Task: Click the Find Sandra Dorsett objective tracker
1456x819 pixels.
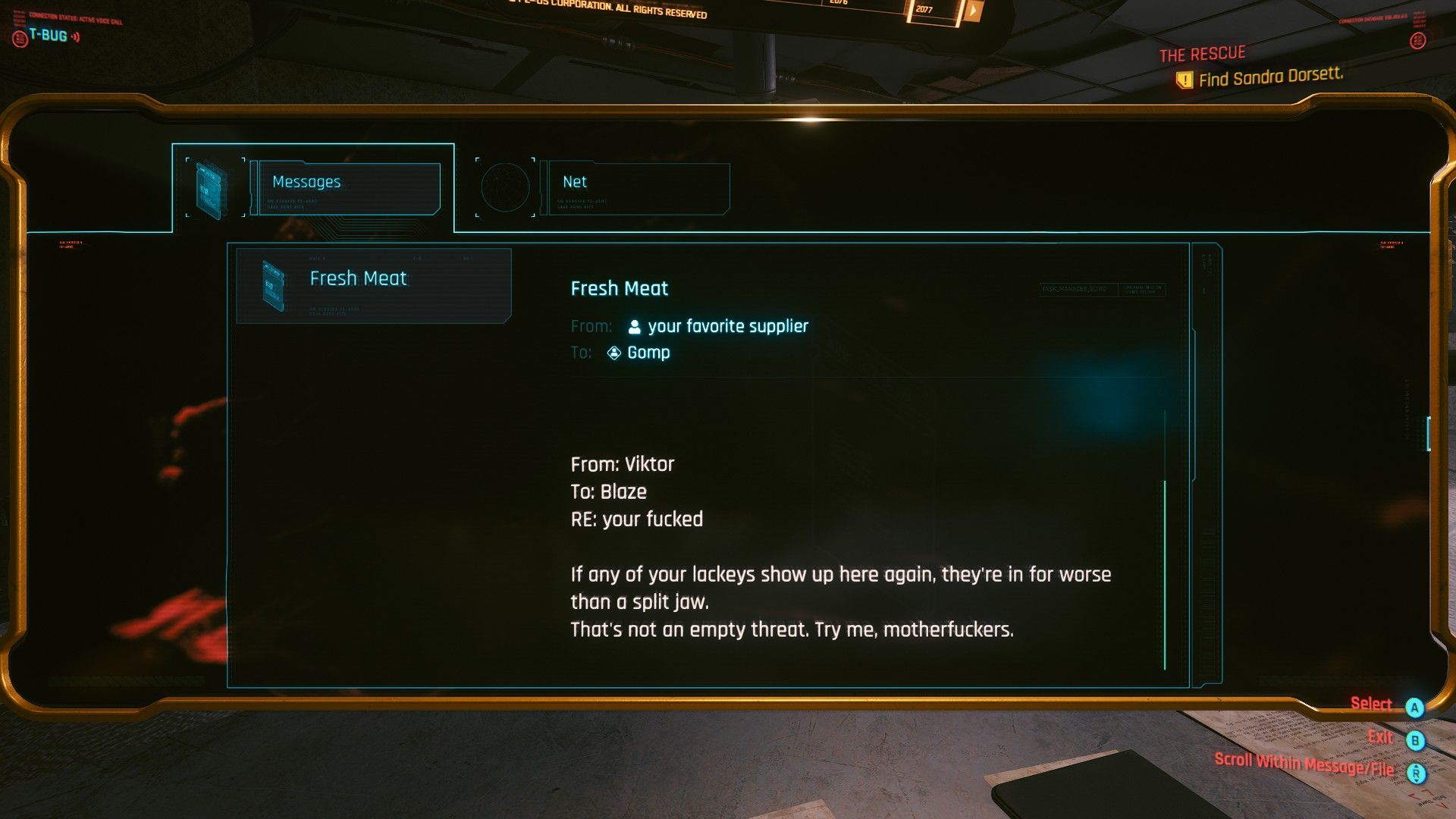Action: tap(1269, 77)
